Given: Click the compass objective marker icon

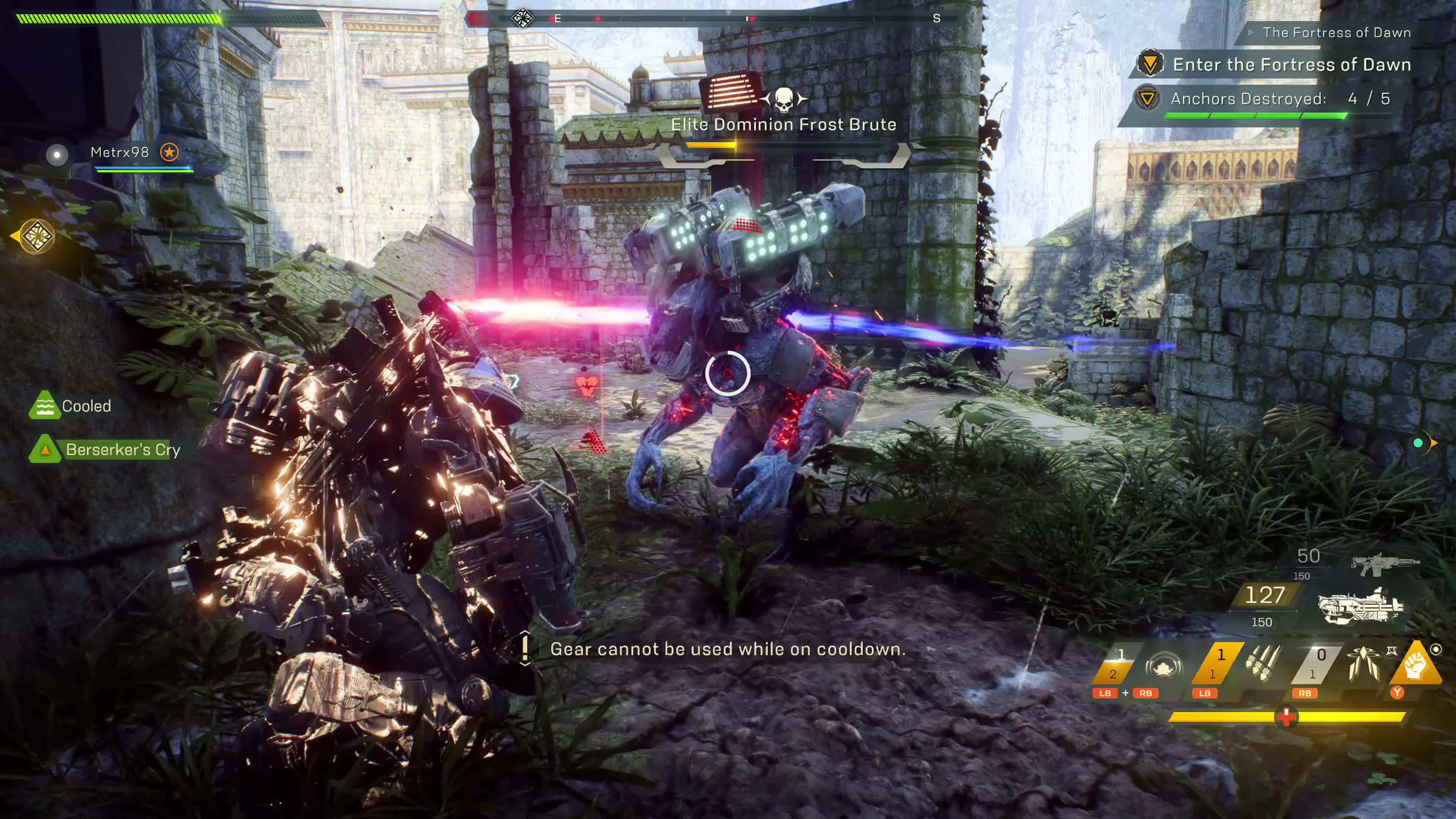Looking at the screenshot, I should (522, 18).
